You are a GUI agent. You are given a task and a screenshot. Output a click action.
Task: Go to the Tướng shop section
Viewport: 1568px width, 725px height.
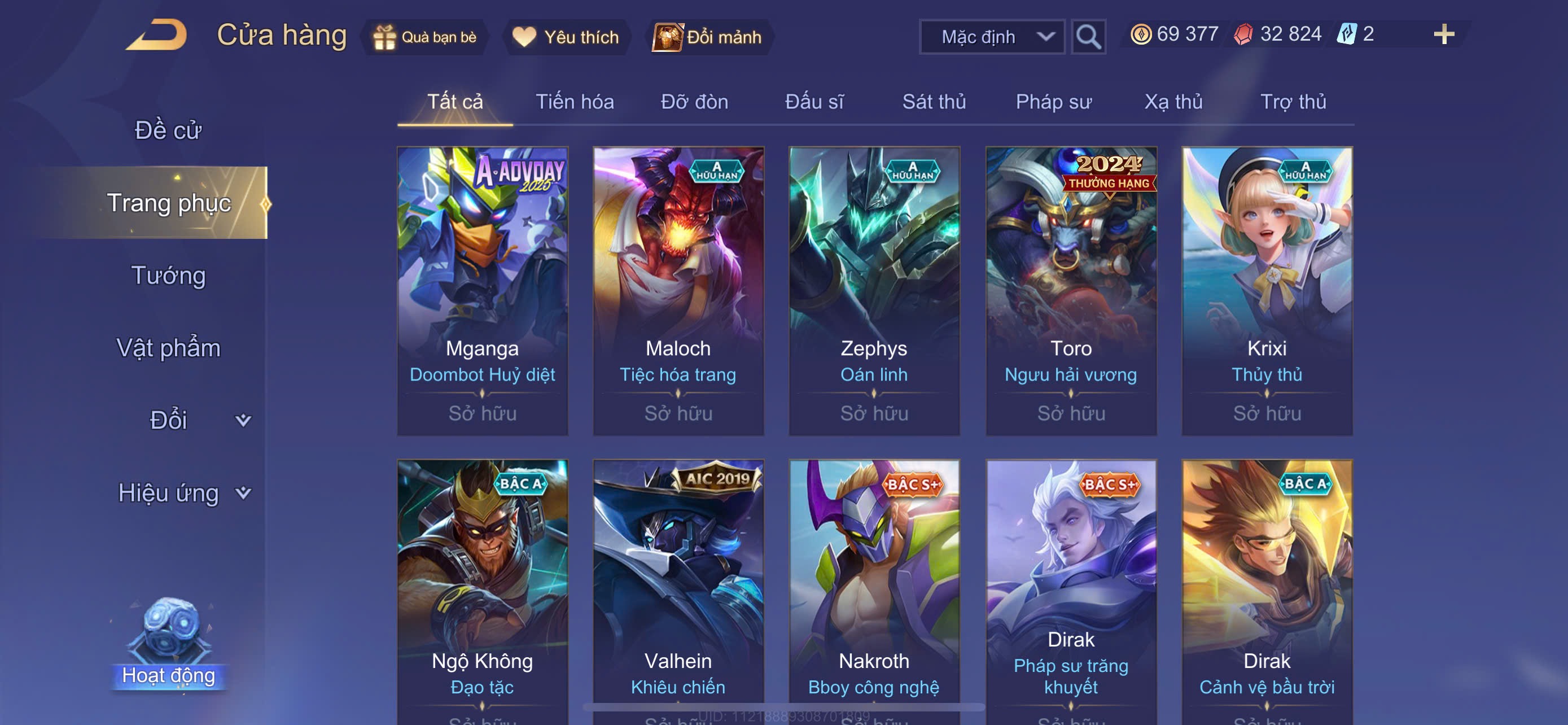click(x=168, y=275)
